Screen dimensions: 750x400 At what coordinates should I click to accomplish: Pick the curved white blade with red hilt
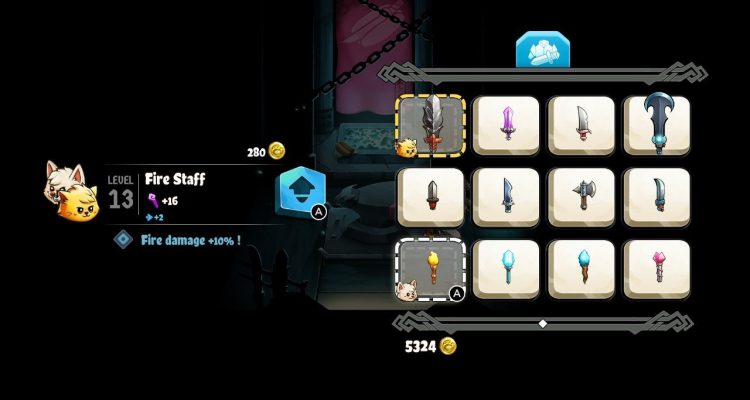point(582,126)
